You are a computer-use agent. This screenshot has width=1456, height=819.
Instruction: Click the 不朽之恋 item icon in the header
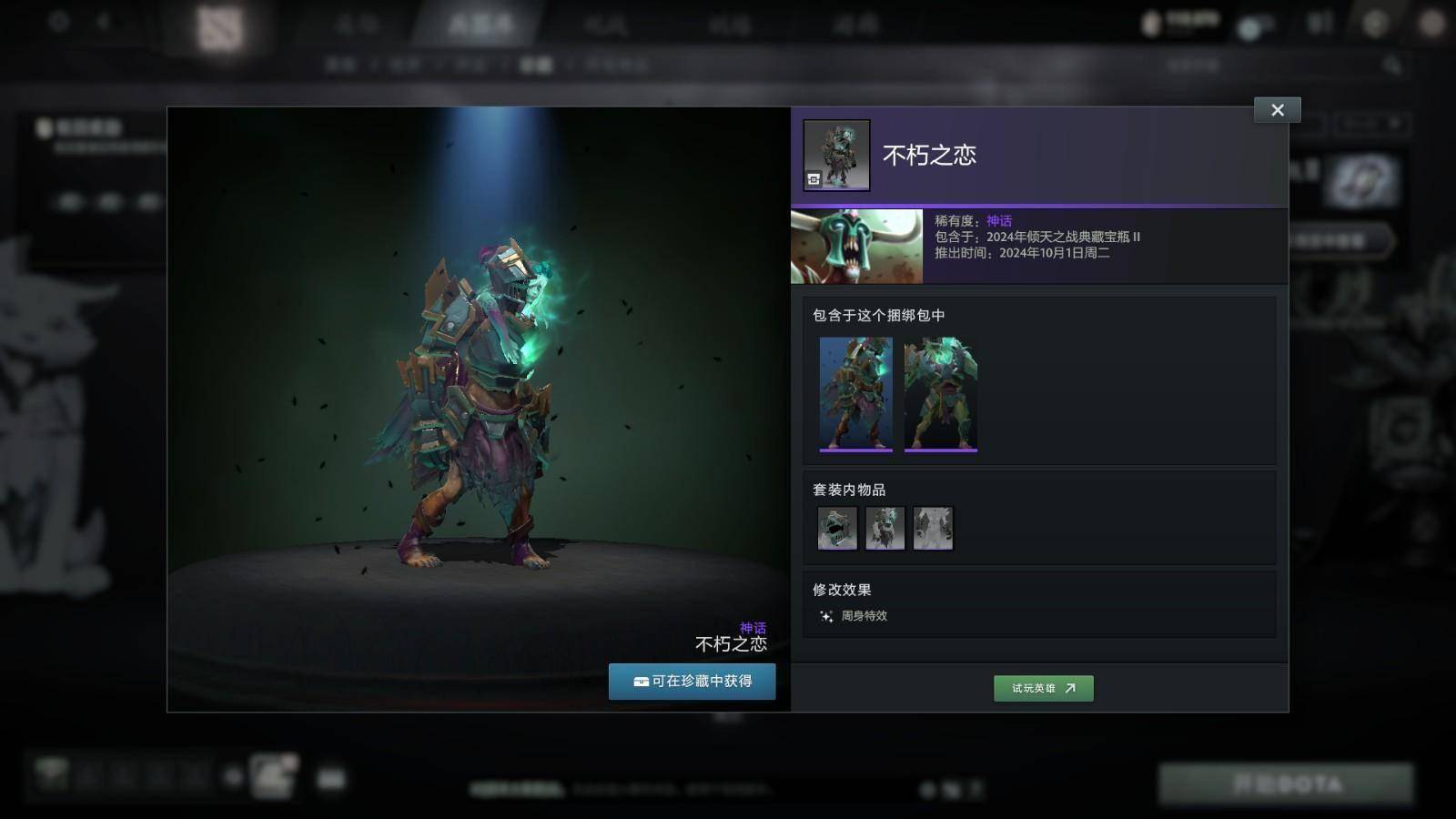pos(836,155)
